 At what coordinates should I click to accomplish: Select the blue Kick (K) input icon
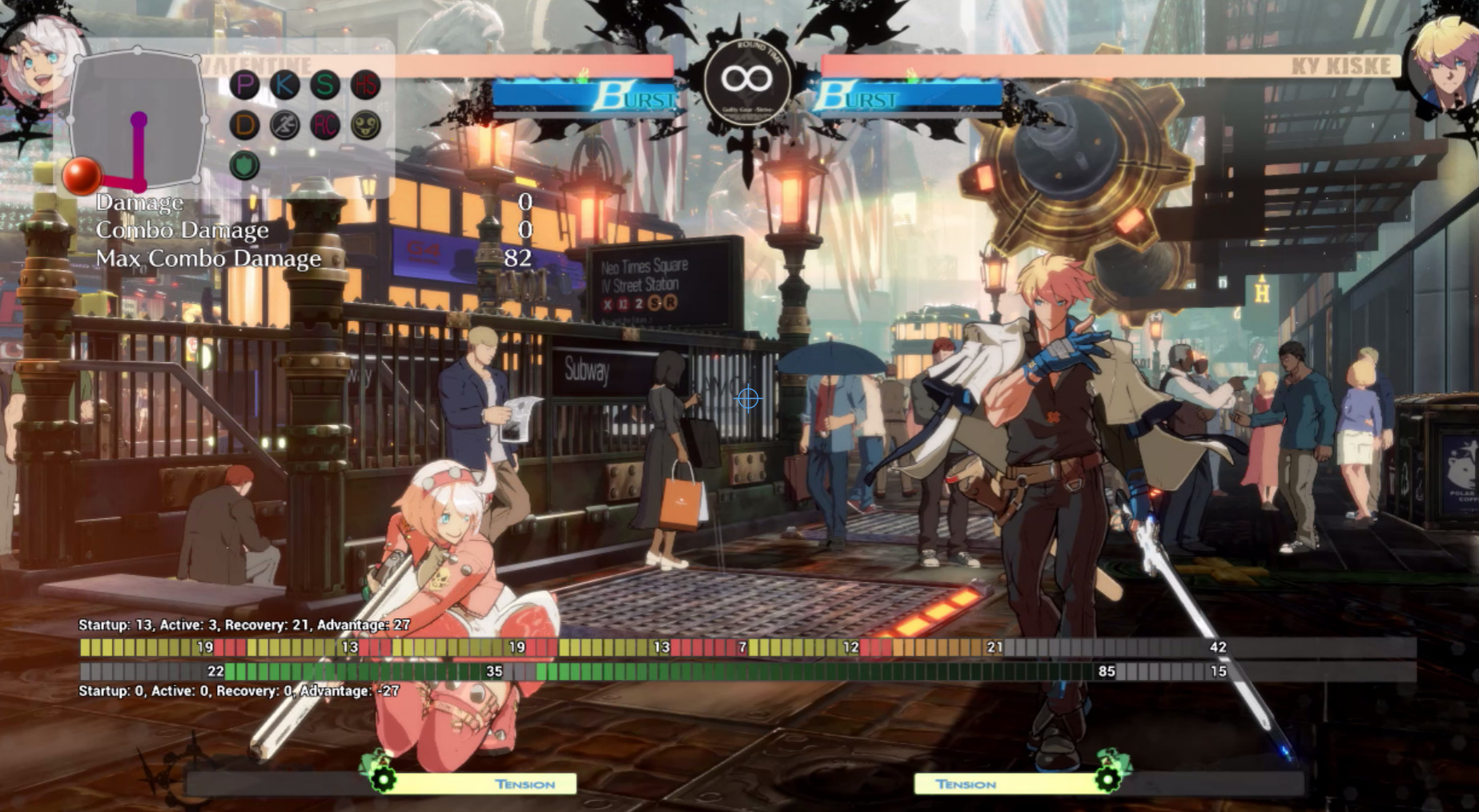284,86
